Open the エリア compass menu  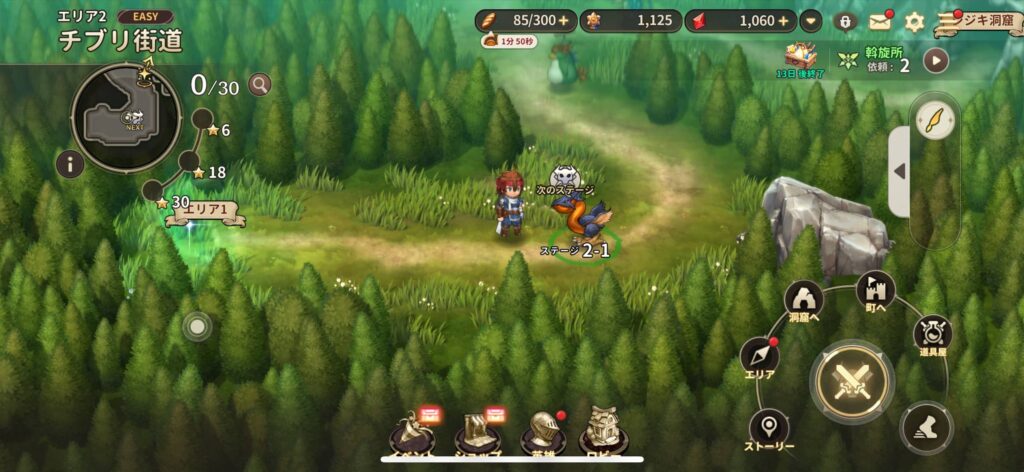(x=761, y=357)
